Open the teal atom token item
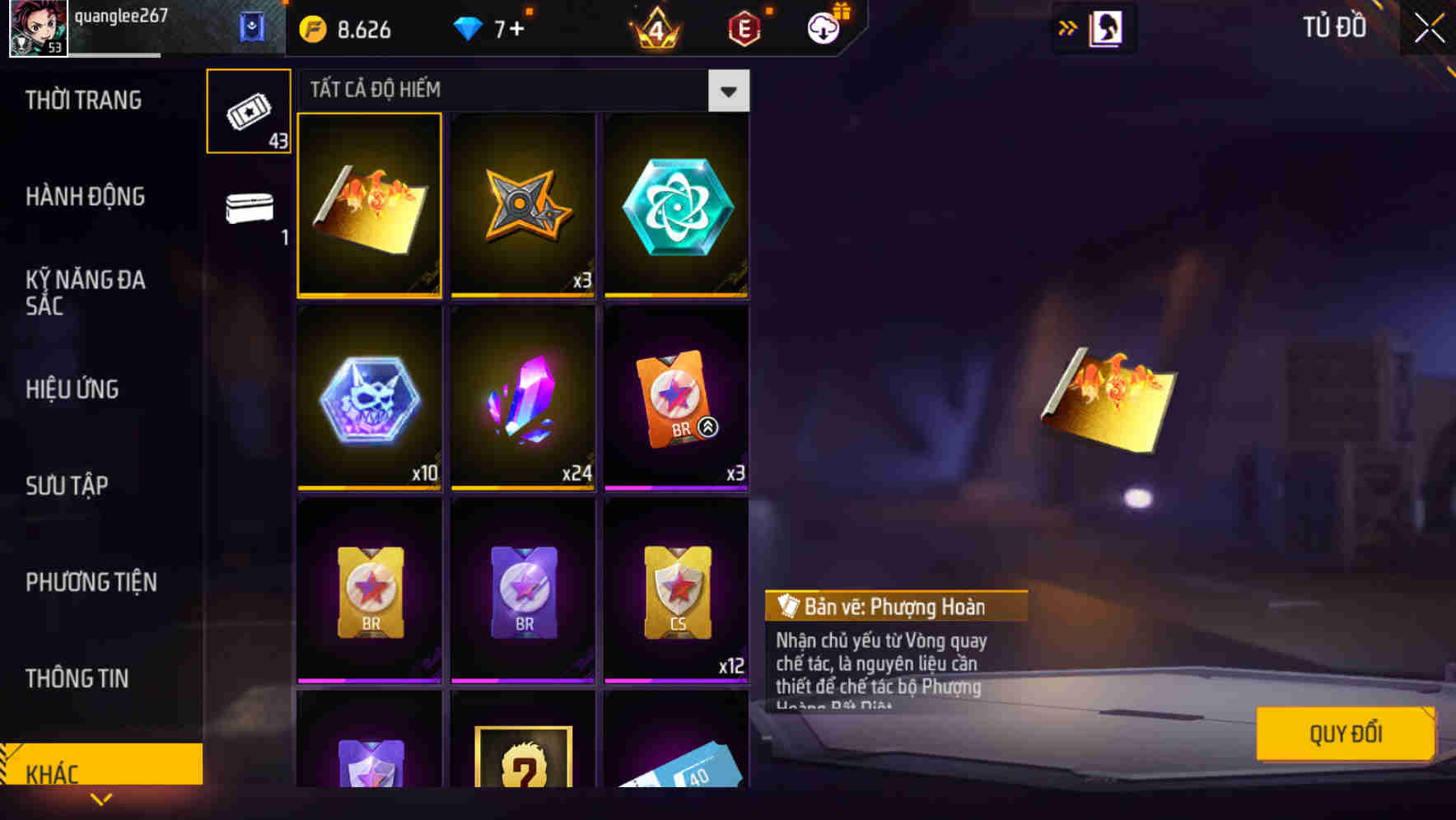 point(675,204)
